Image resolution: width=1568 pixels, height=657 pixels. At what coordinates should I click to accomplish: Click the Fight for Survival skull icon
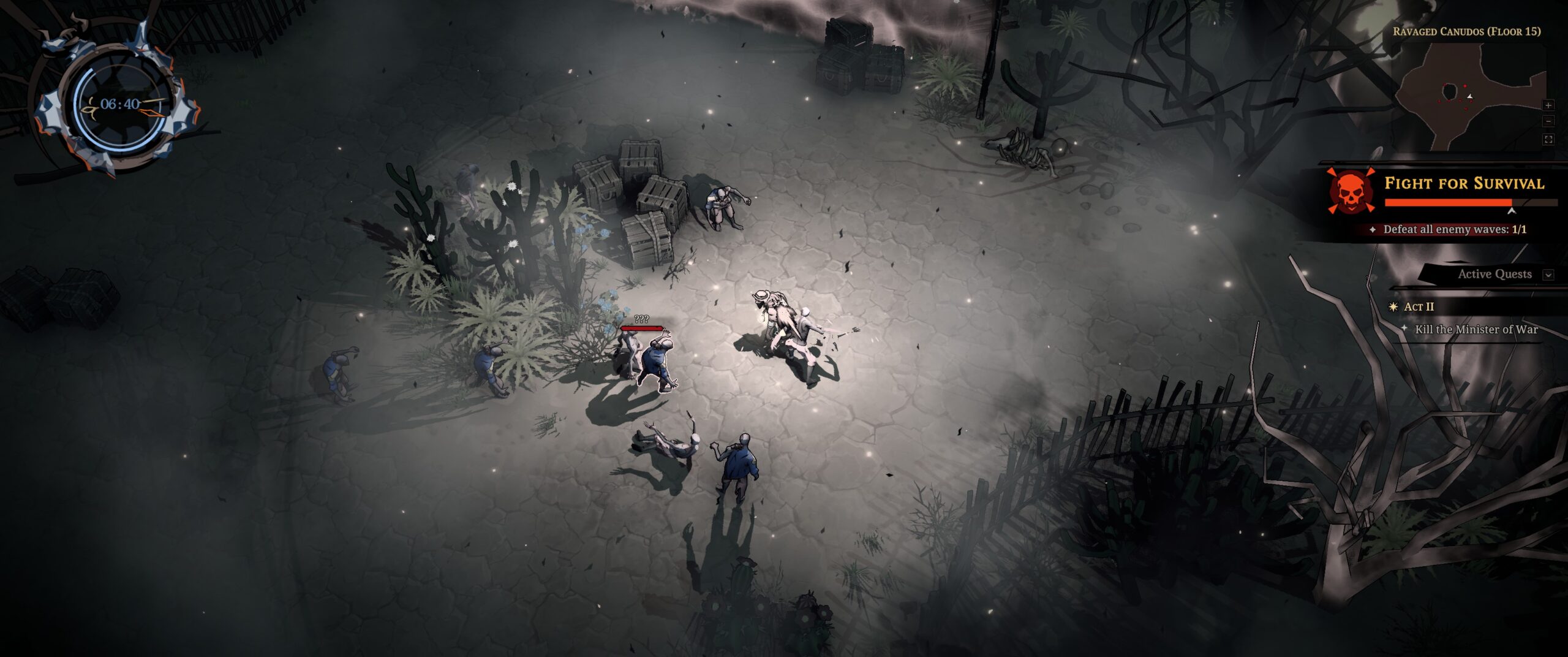[1351, 191]
